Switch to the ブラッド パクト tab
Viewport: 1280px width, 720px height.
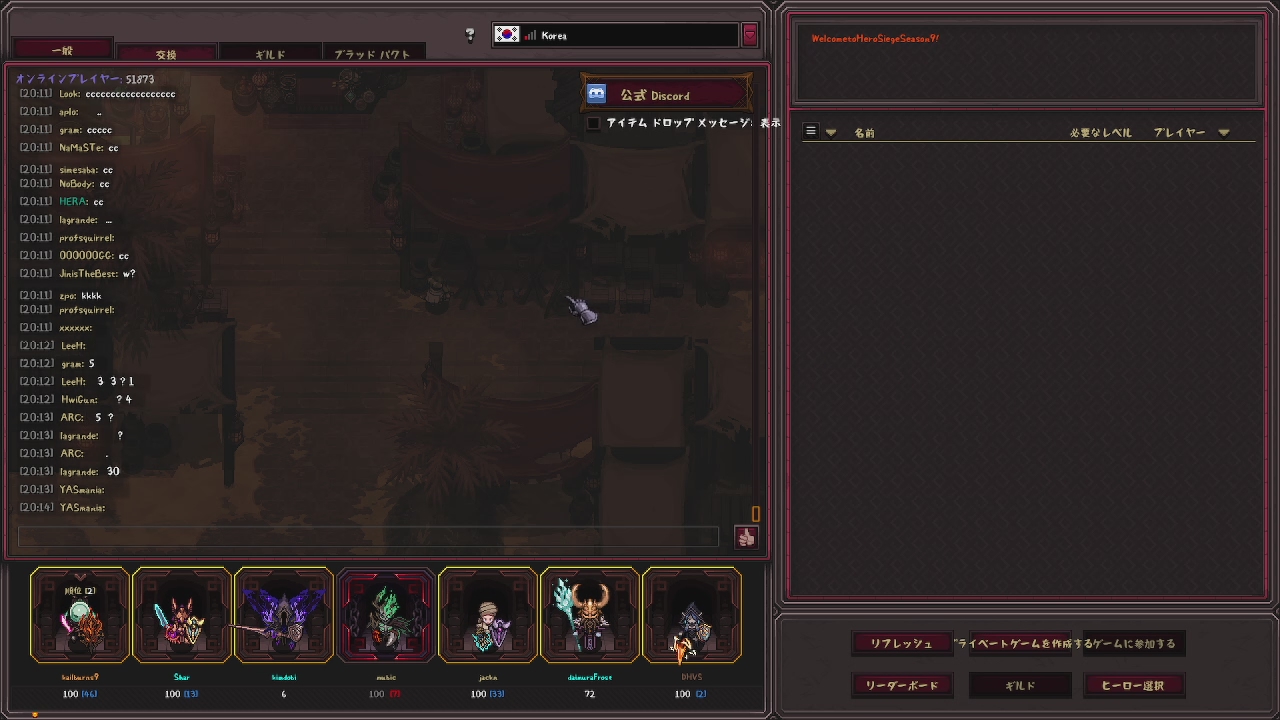coord(372,54)
